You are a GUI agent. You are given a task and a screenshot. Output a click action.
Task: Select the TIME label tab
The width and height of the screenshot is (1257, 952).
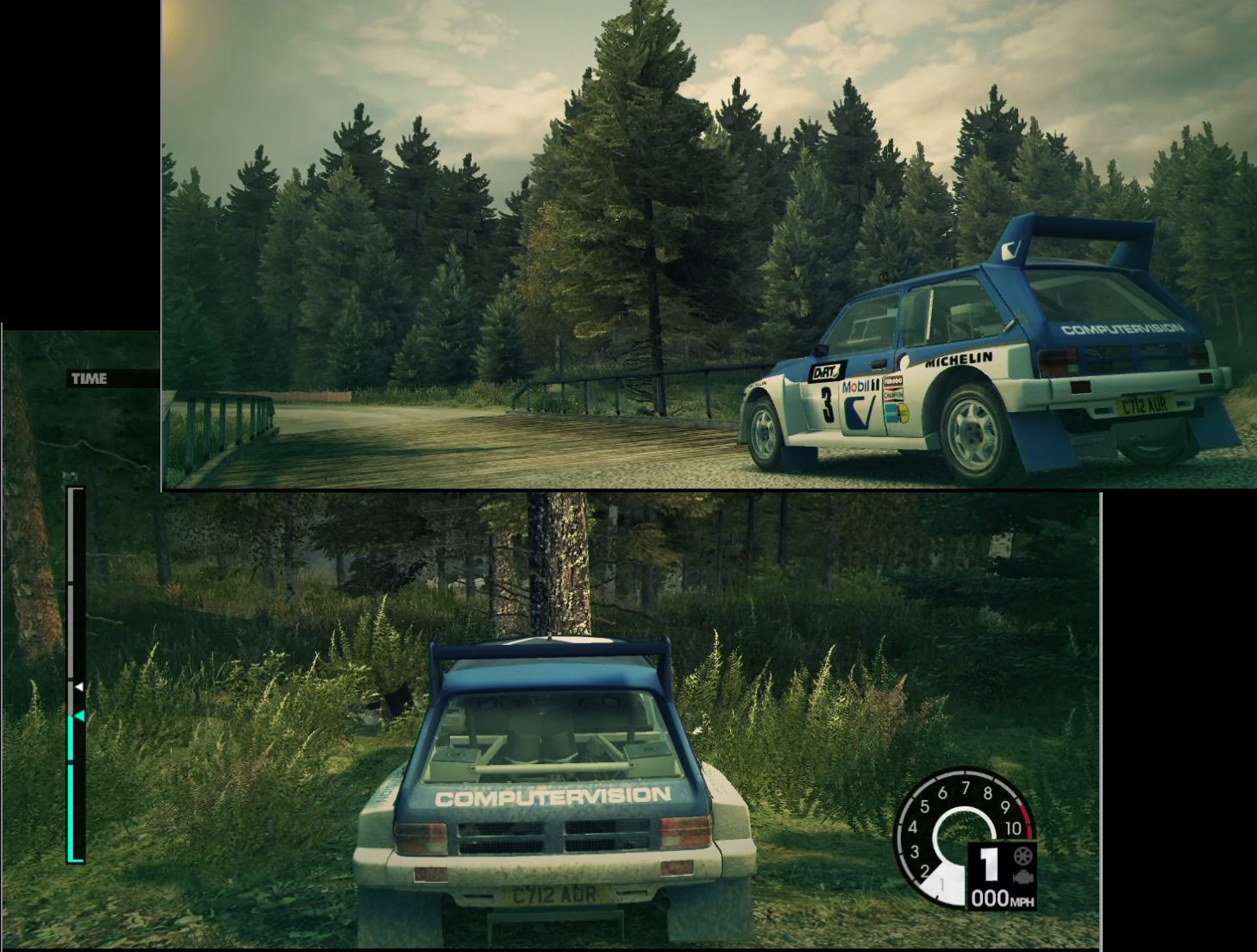coord(88,377)
